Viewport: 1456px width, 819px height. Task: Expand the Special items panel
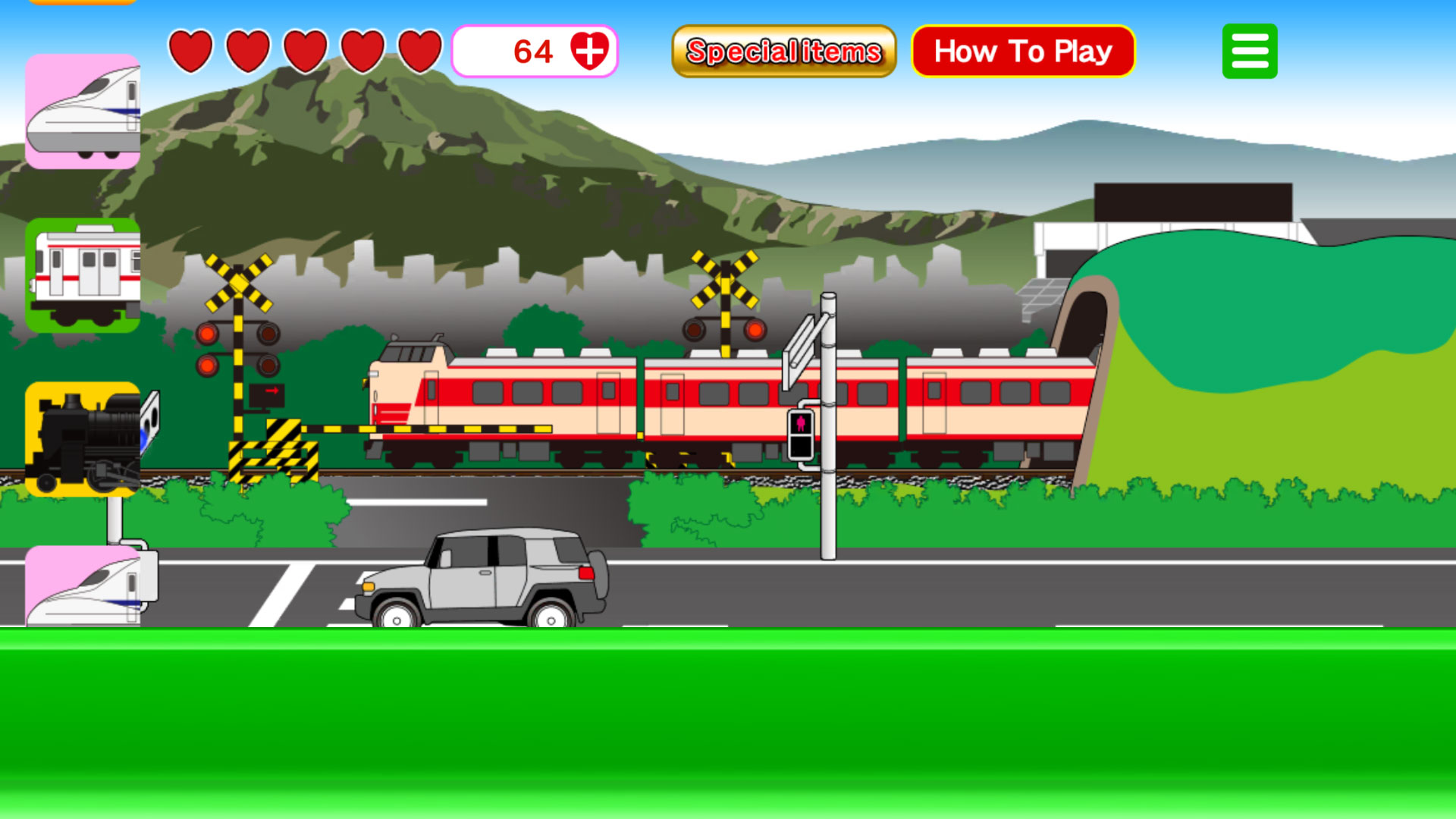coord(783,51)
